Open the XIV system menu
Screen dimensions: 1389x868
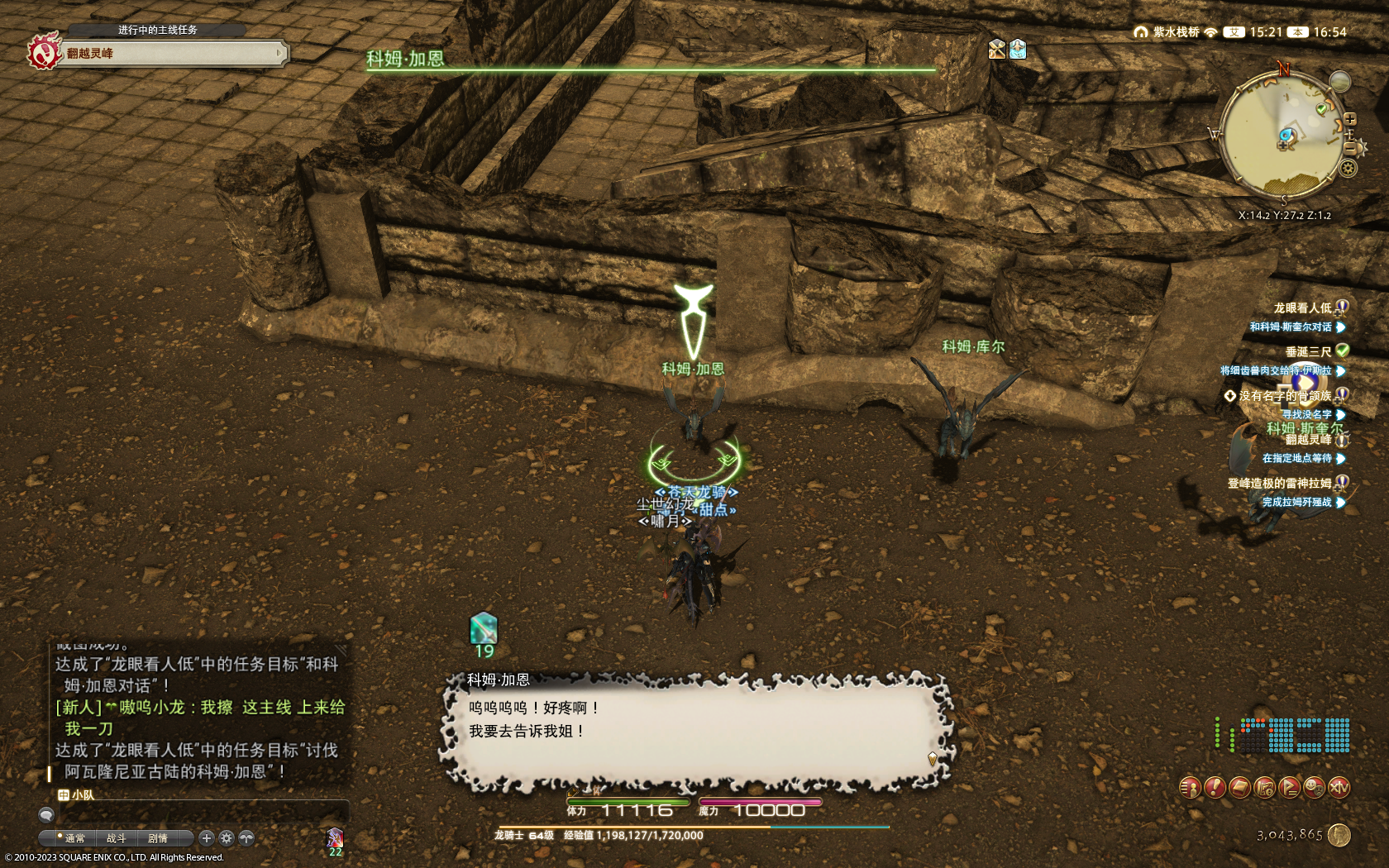pyautogui.click(x=1339, y=788)
